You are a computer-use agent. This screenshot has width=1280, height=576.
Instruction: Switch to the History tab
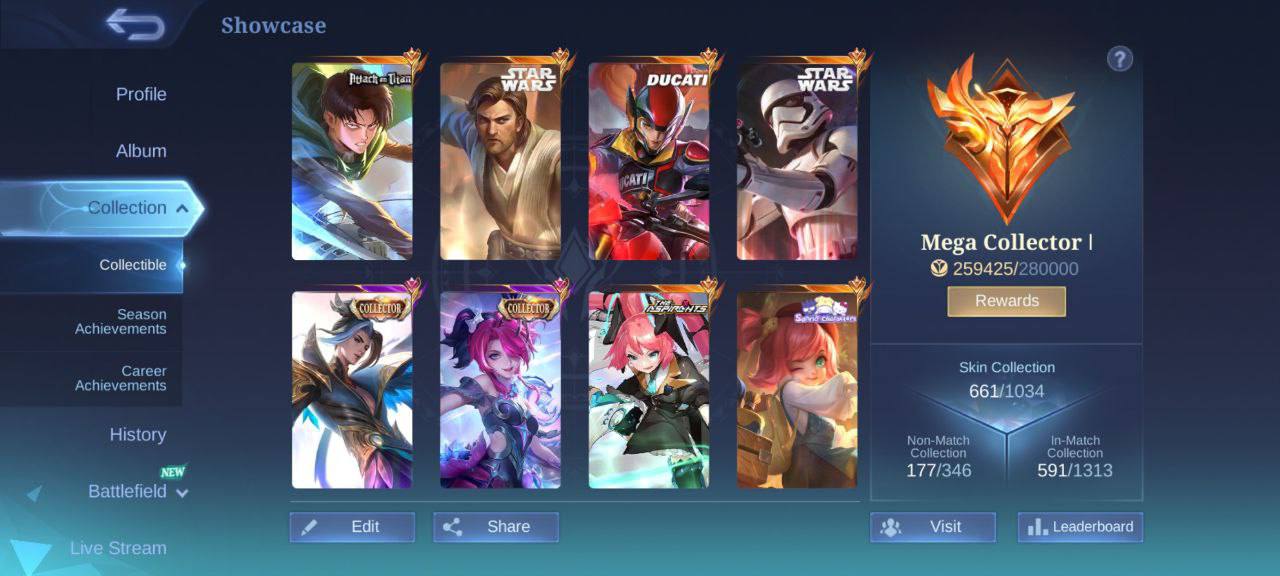pyautogui.click(x=138, y=435)
